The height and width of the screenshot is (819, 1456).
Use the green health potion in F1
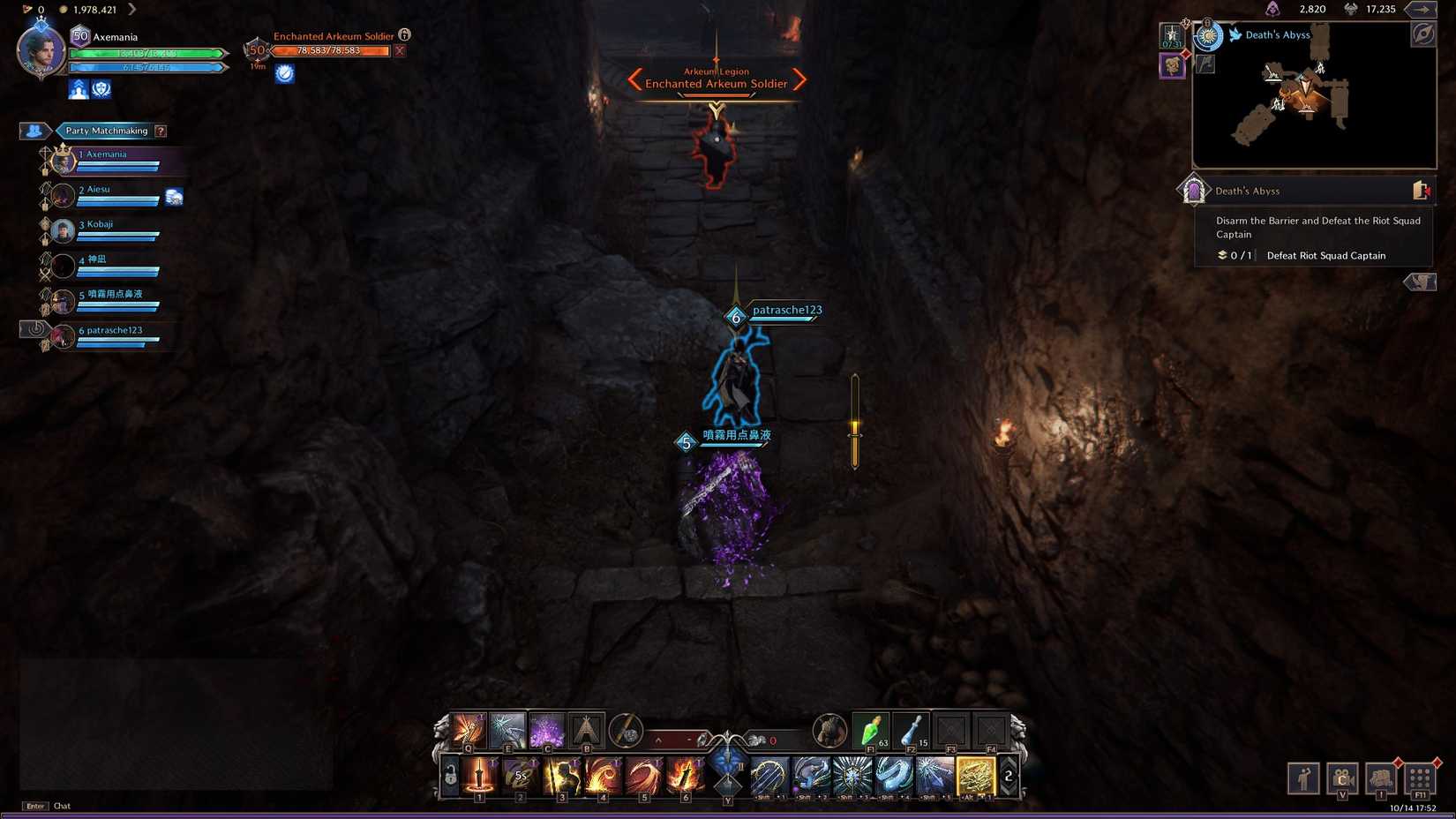tap(869, 731)
